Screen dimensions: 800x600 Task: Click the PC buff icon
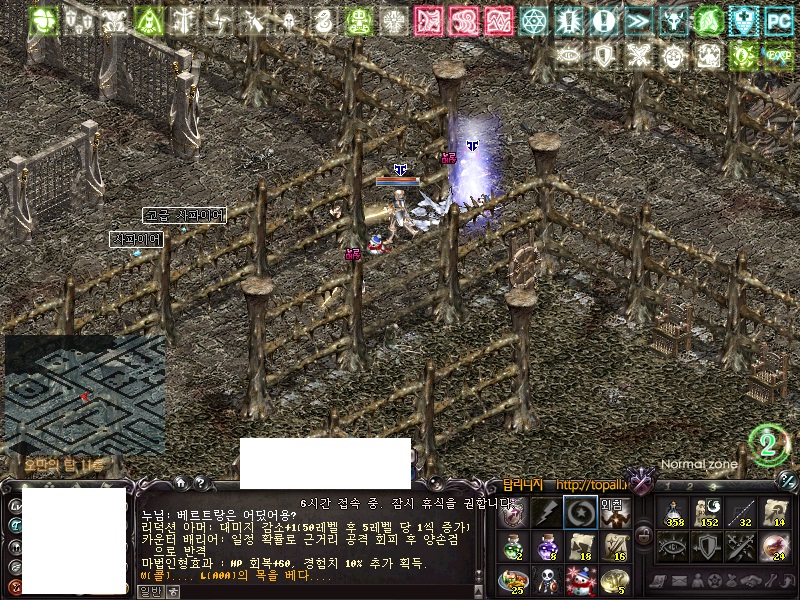(777, 20)
